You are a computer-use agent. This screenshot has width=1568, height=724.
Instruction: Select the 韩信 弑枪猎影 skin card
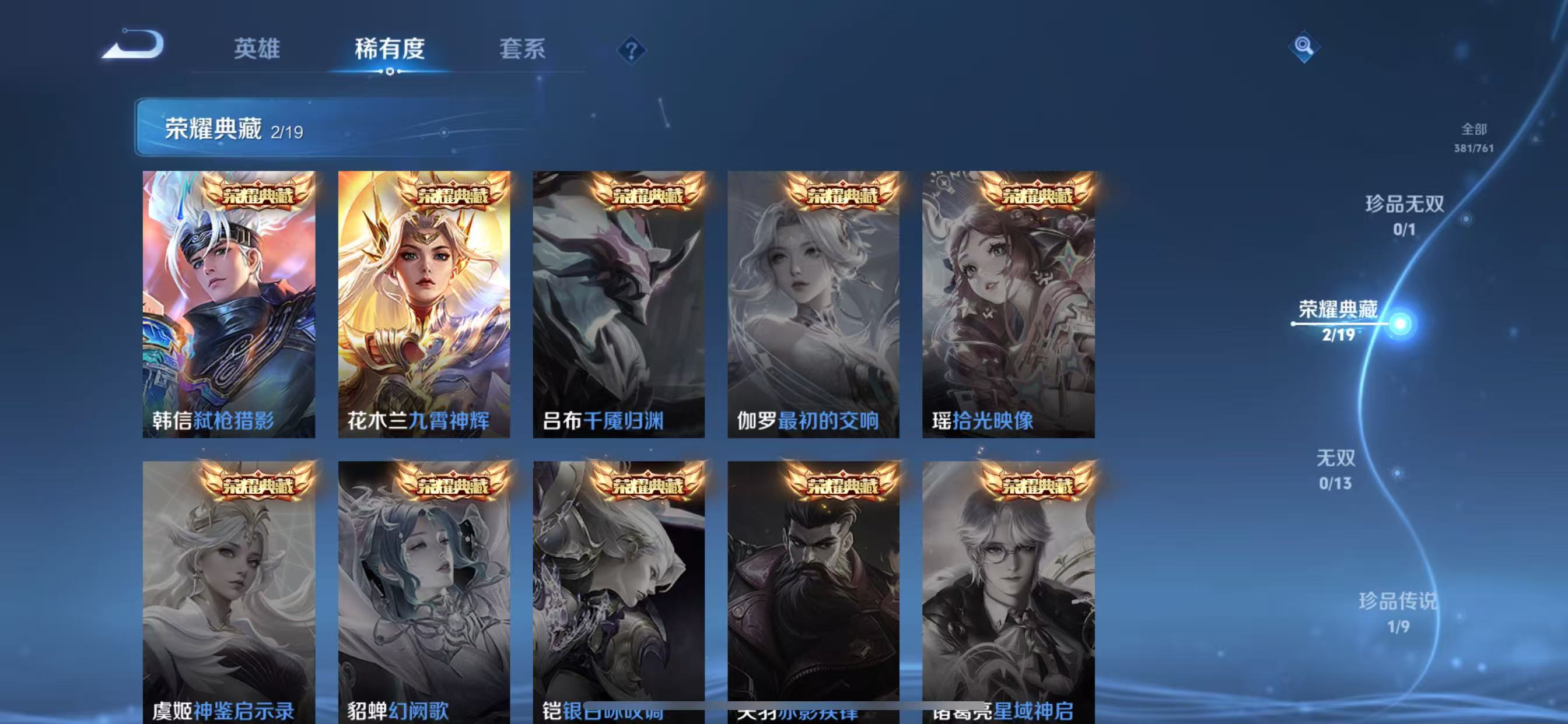[229, 304]
